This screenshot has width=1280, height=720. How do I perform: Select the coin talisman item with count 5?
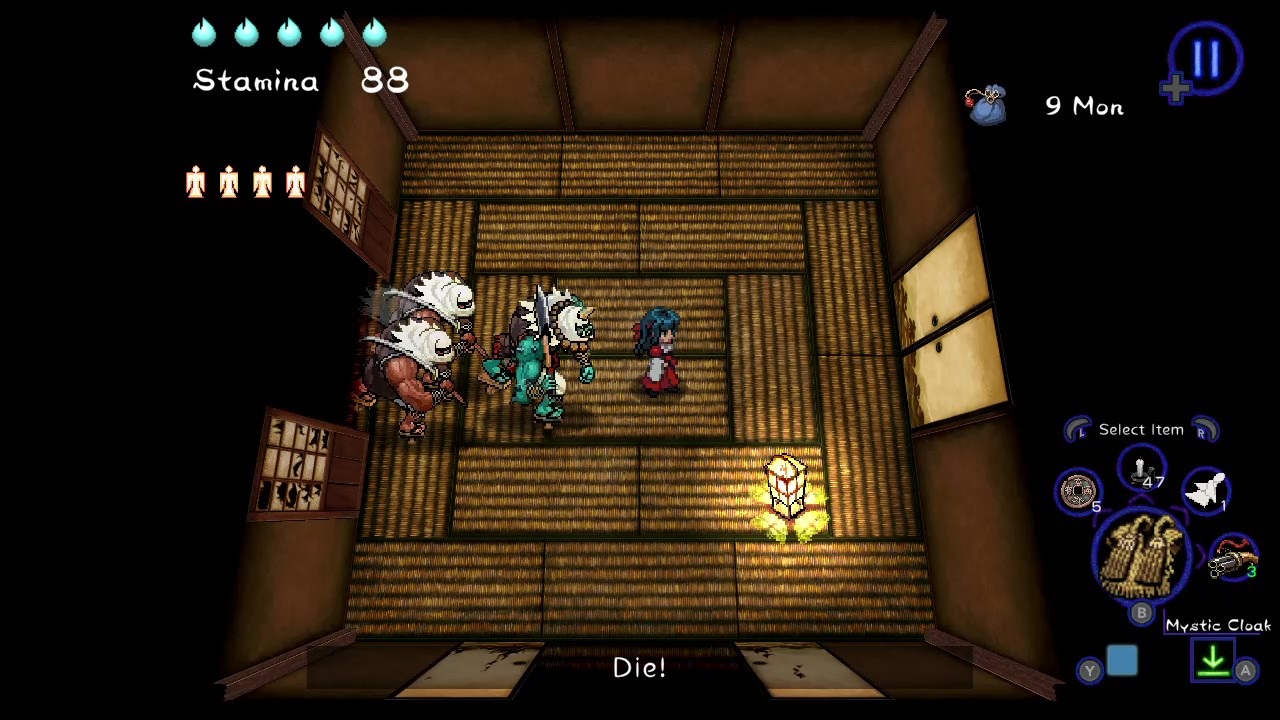[1078, 492]
